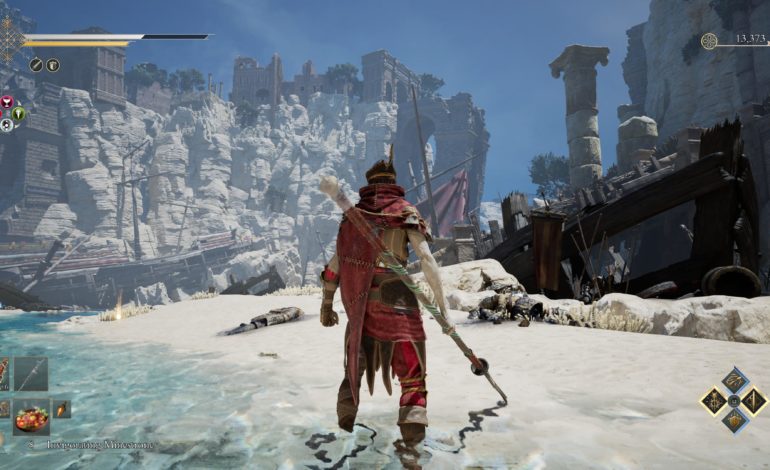770x470 pixels.
Task: Activate the bottom diamond skill icon
Action: pos(733,421)
